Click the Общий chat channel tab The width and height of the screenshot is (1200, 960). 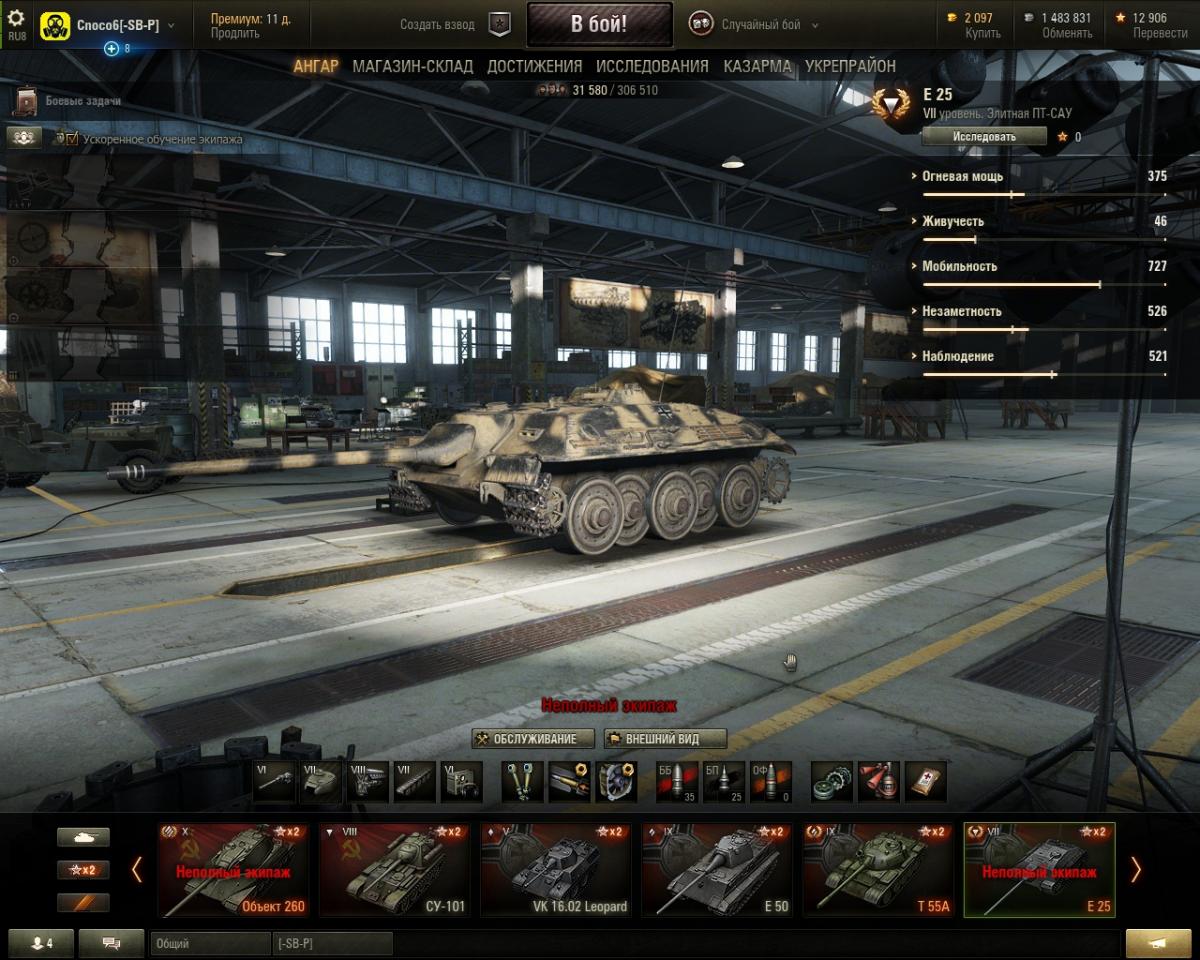(208, 943)
